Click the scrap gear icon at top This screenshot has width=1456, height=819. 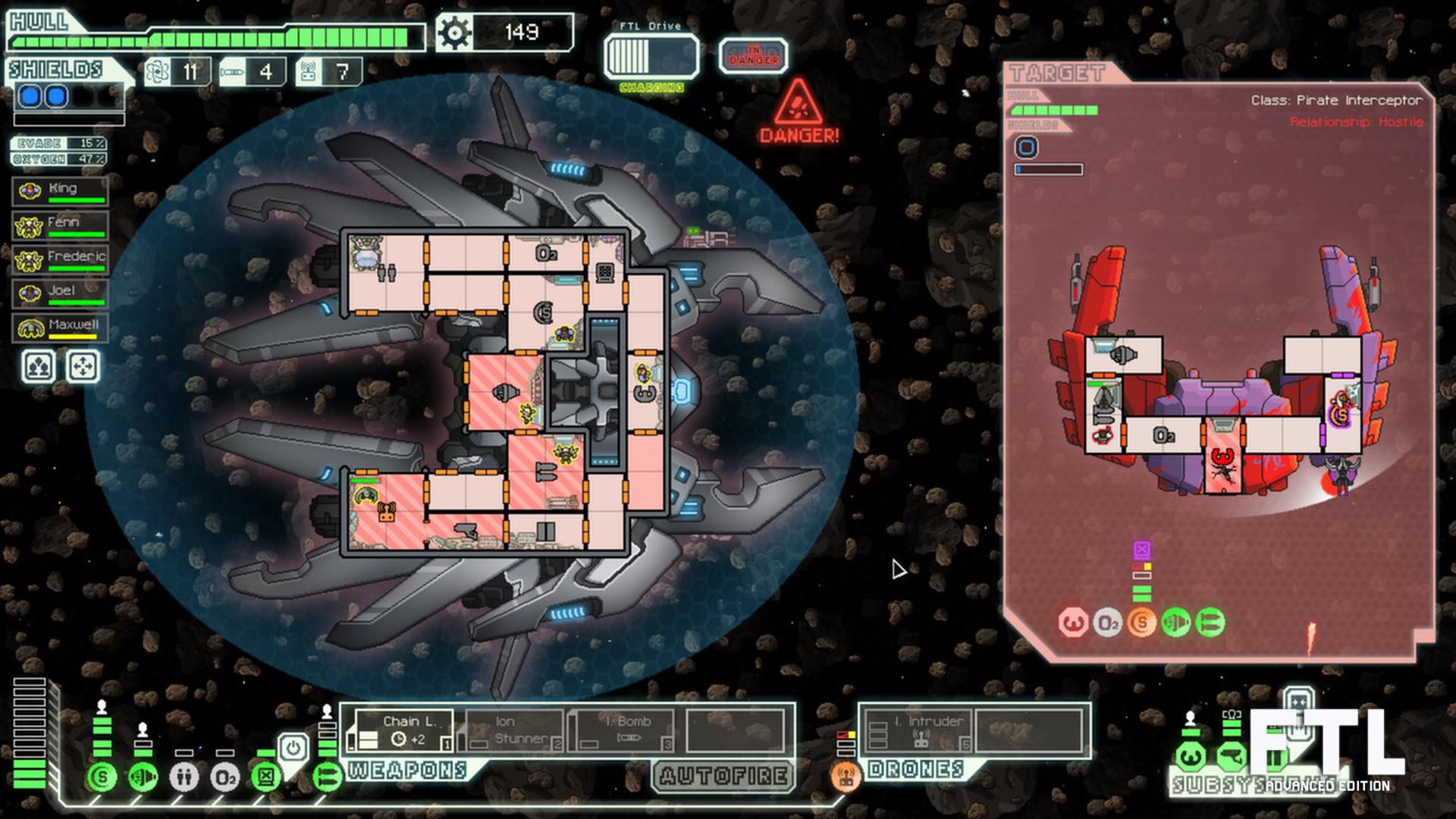[453, 32]
